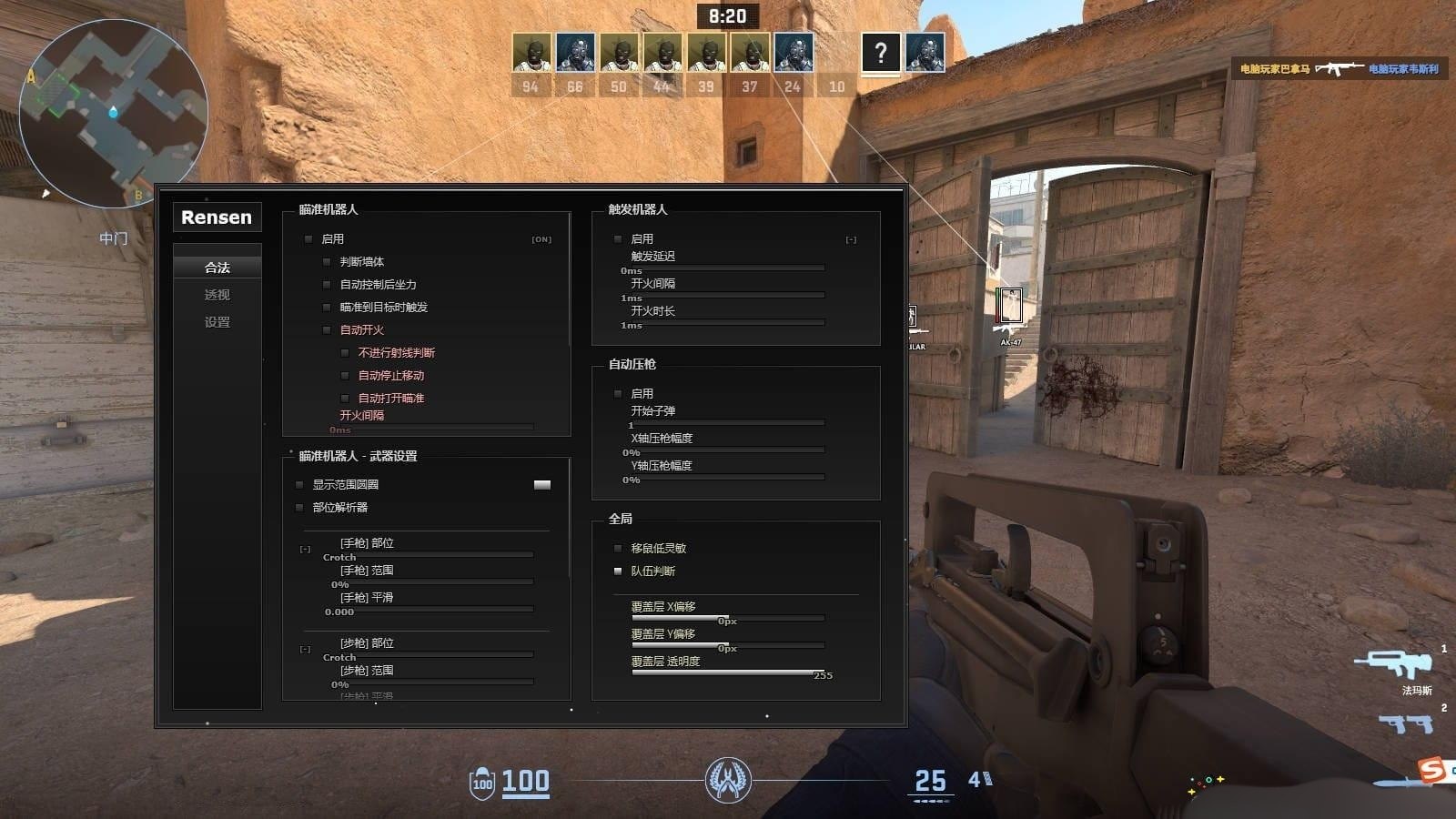Image resolution: width=1456 pixels, height=819 pixels.
Task: Enable 启用 under 自动压枪
Action: tap(618, 394)
